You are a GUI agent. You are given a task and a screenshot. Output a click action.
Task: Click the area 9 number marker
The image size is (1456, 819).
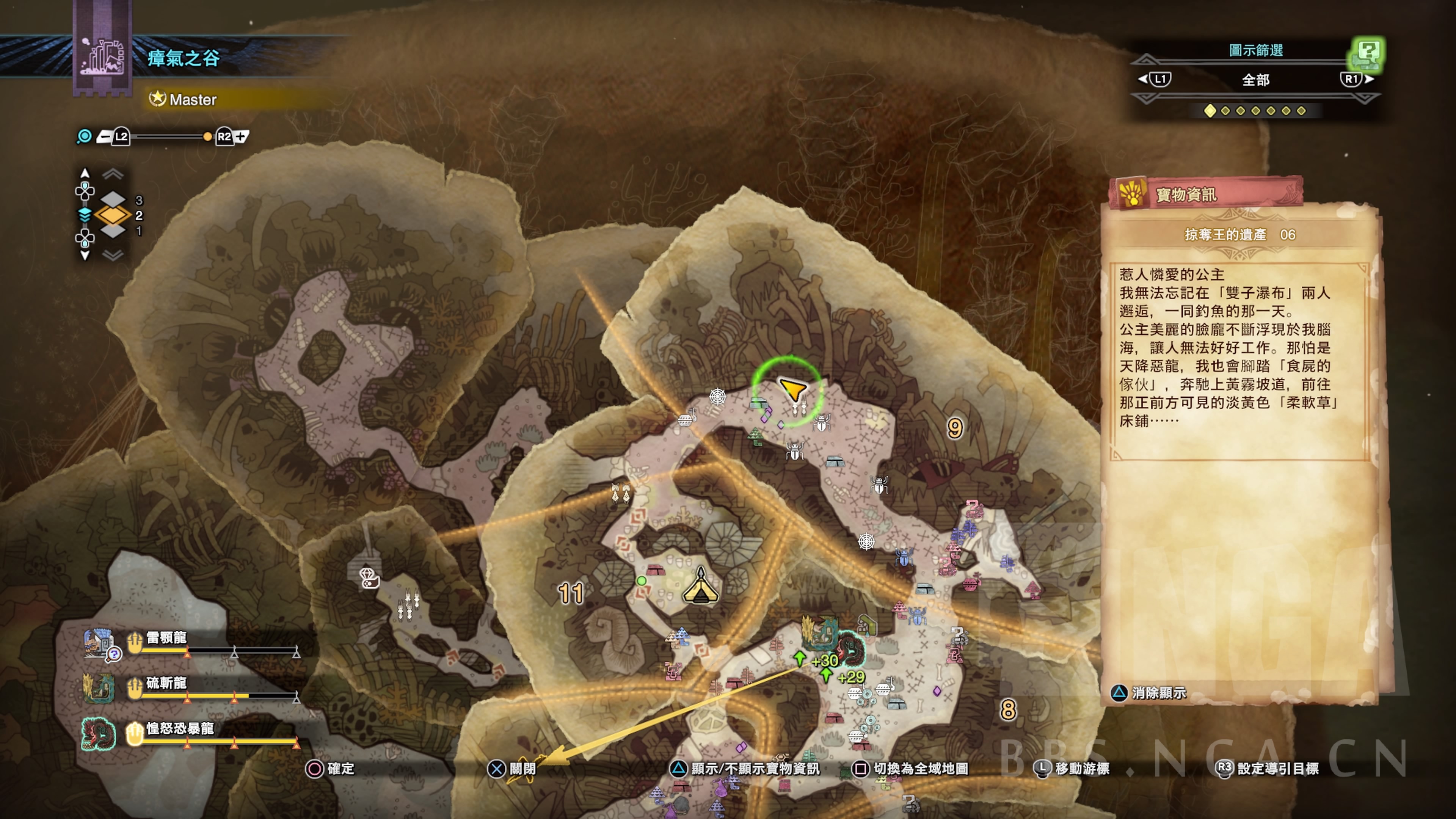[x=955, y=428]
